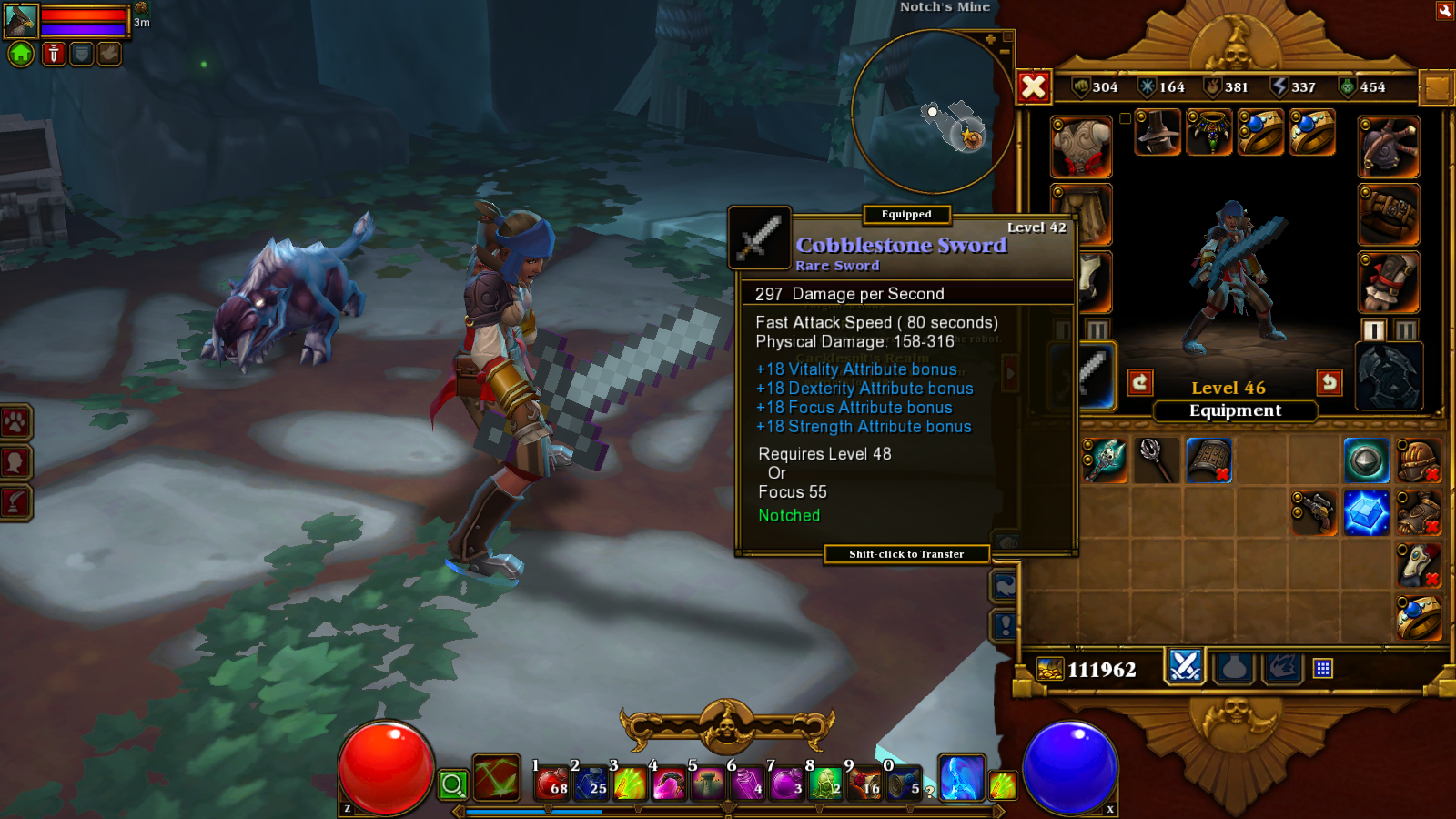Screen dimensions: 1456x819
Task: Click the poison resistance icon showing 454
Action: point(1348,87)
